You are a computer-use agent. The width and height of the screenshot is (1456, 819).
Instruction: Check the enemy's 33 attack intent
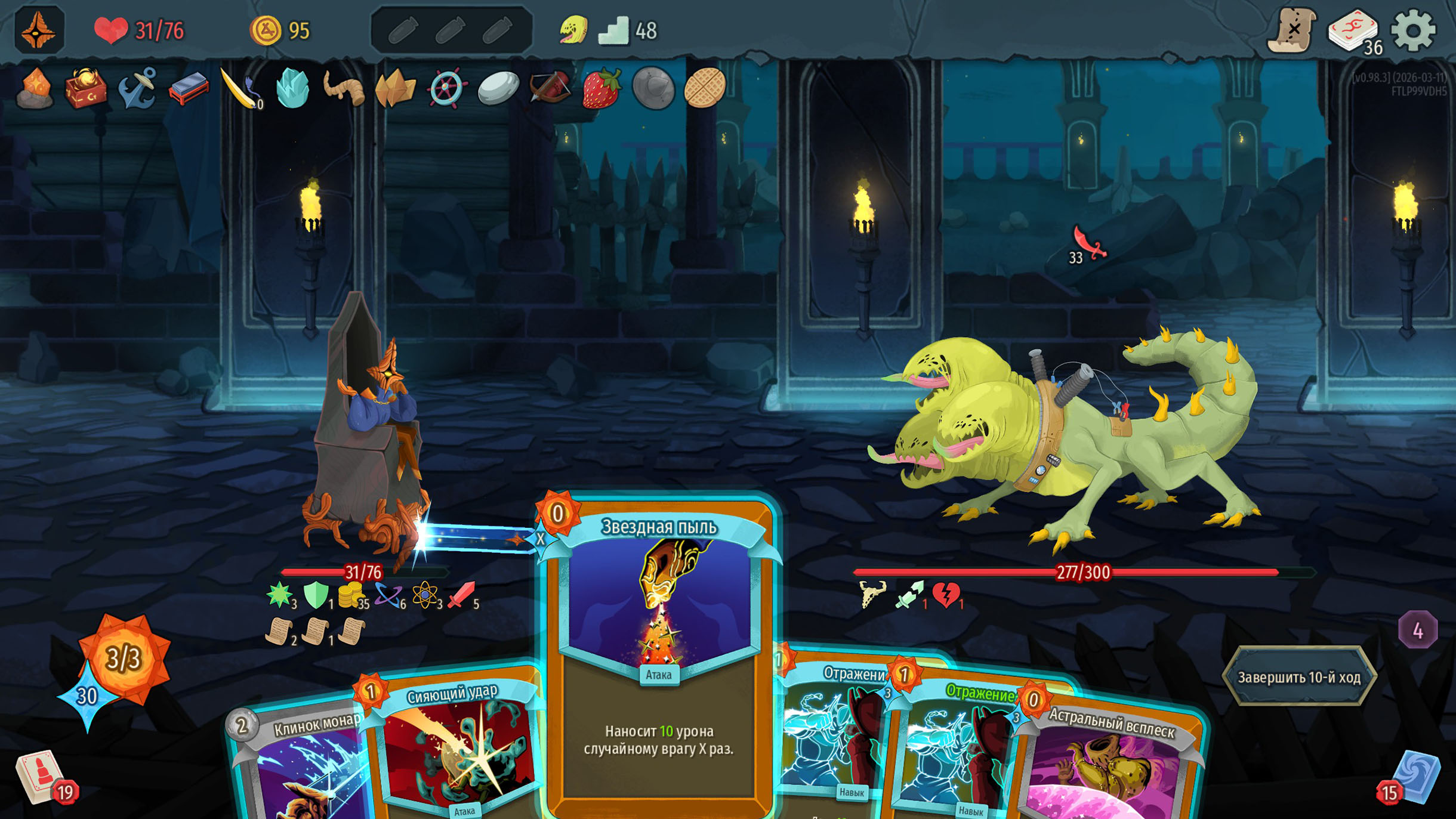[1088, 246]
